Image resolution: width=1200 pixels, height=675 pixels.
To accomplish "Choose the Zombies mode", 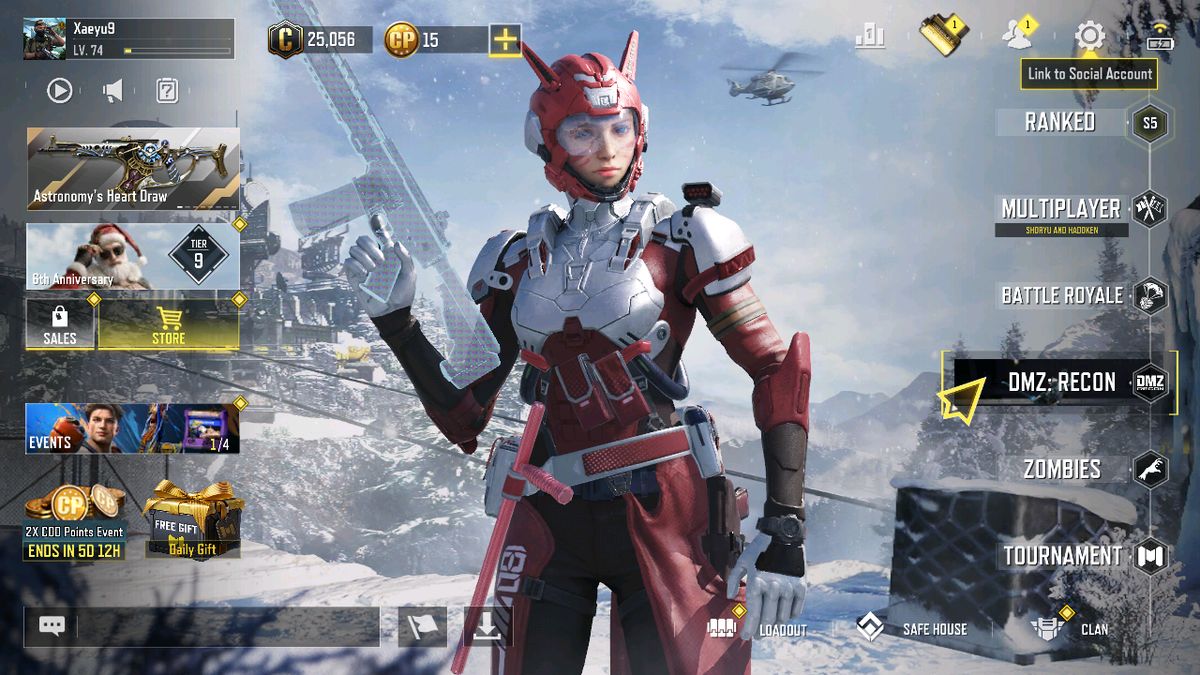I will pyautogui.click(x=1061, y=469).
